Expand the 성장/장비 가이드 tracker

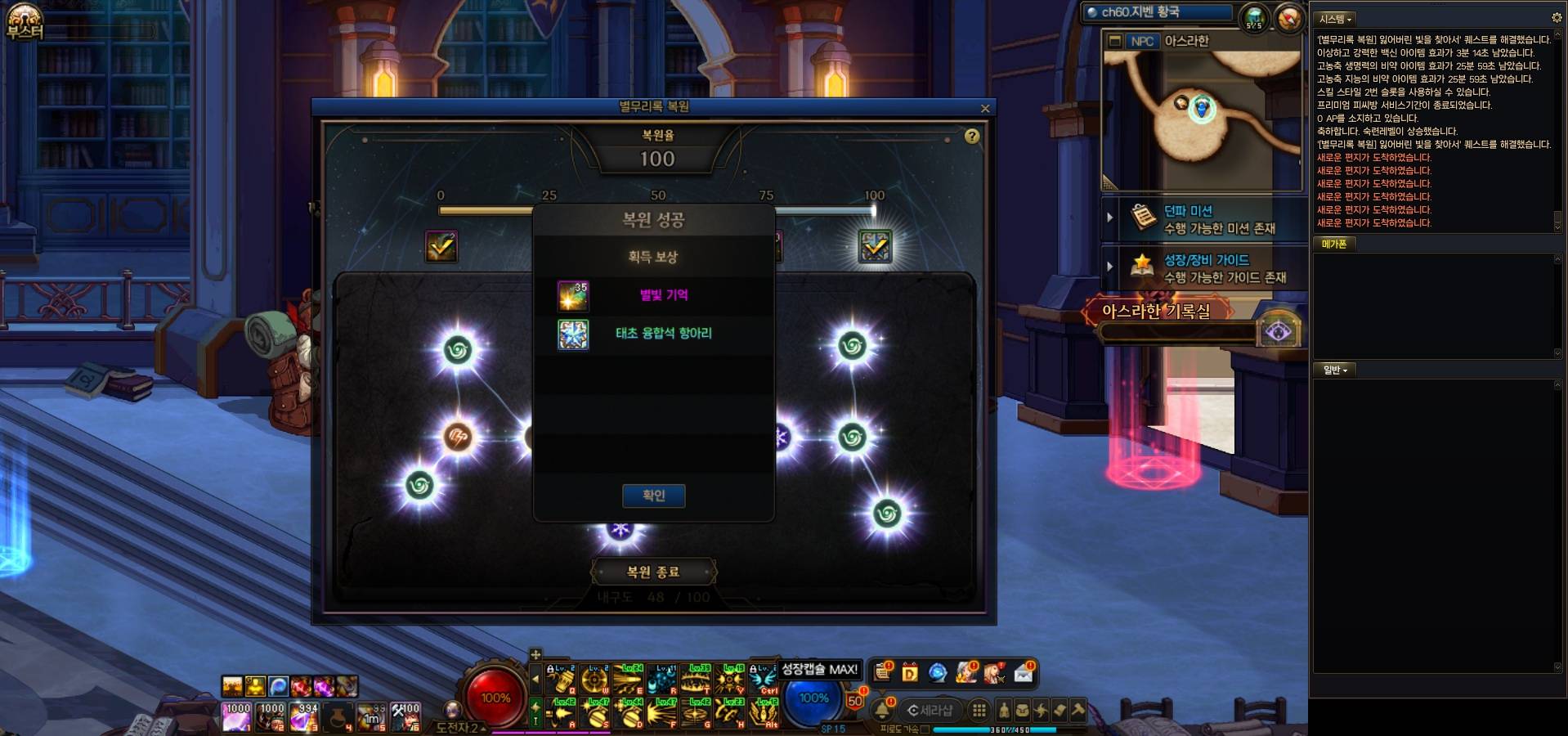tap(1109, 267)
